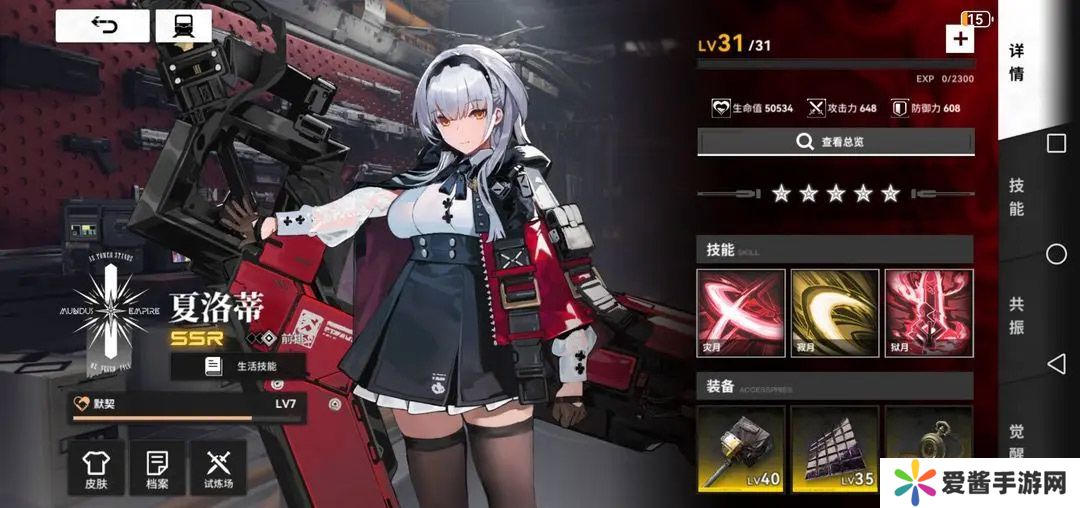Viewport: 1080px width, 508px height.
Task: Select the 灾月 skill icon
Action: (x=739, y=314)
